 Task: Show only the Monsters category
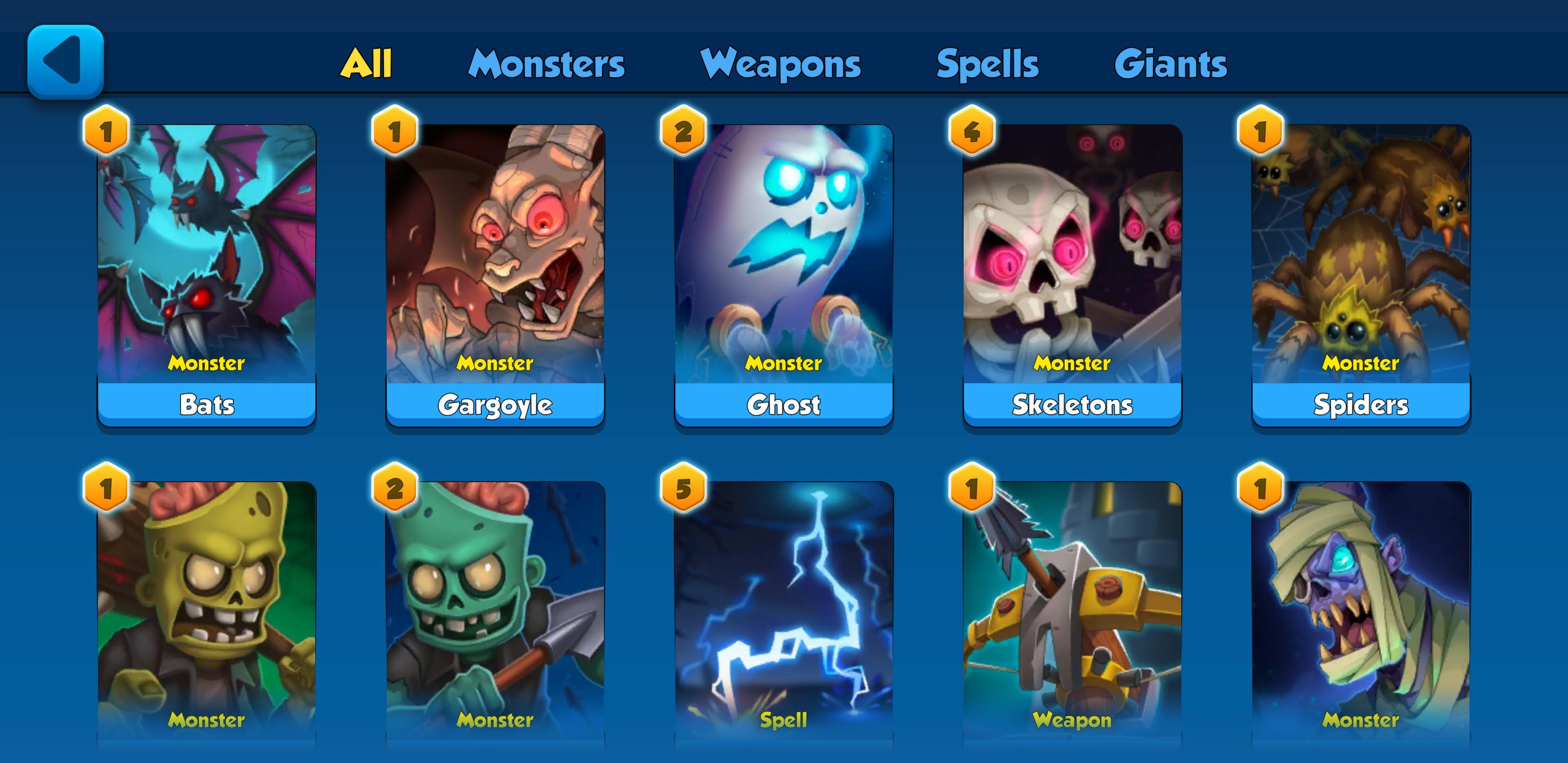tap(546, 64)
